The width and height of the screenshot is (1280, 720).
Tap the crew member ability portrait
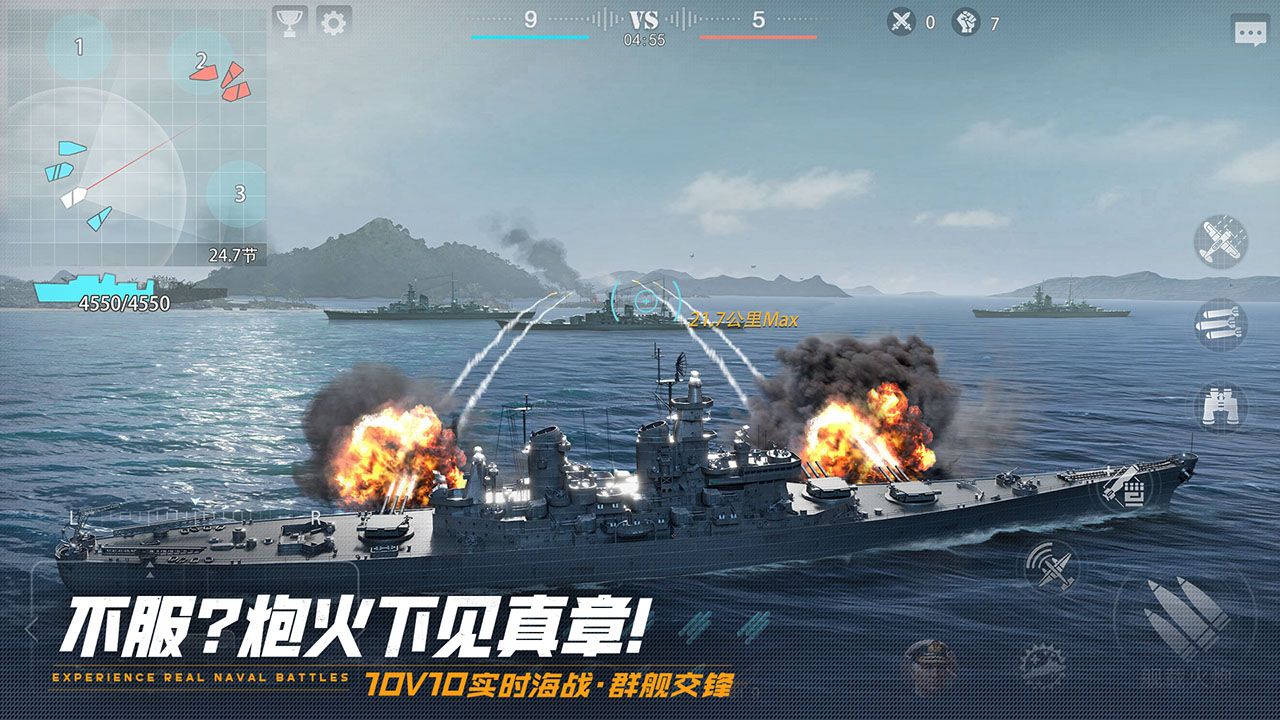930,662
